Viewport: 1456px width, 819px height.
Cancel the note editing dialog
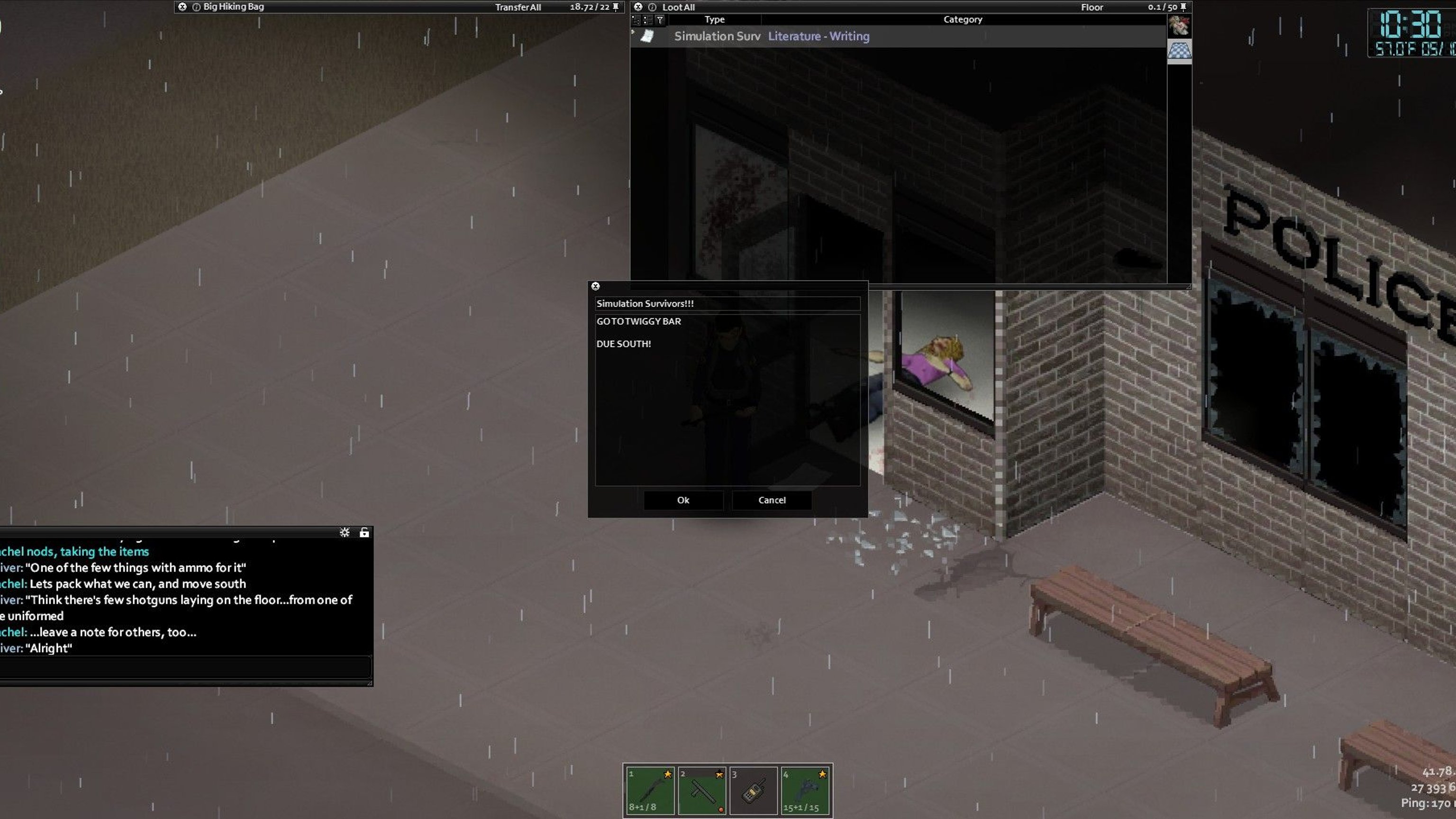pos(772,500)
